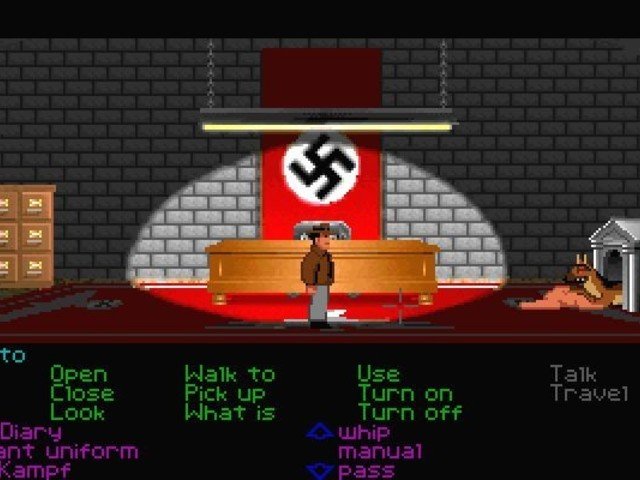This screenshot has width=640, height=480.
Task: Click the inventory scroll-up arrow
Action: [x=319, y=432]
